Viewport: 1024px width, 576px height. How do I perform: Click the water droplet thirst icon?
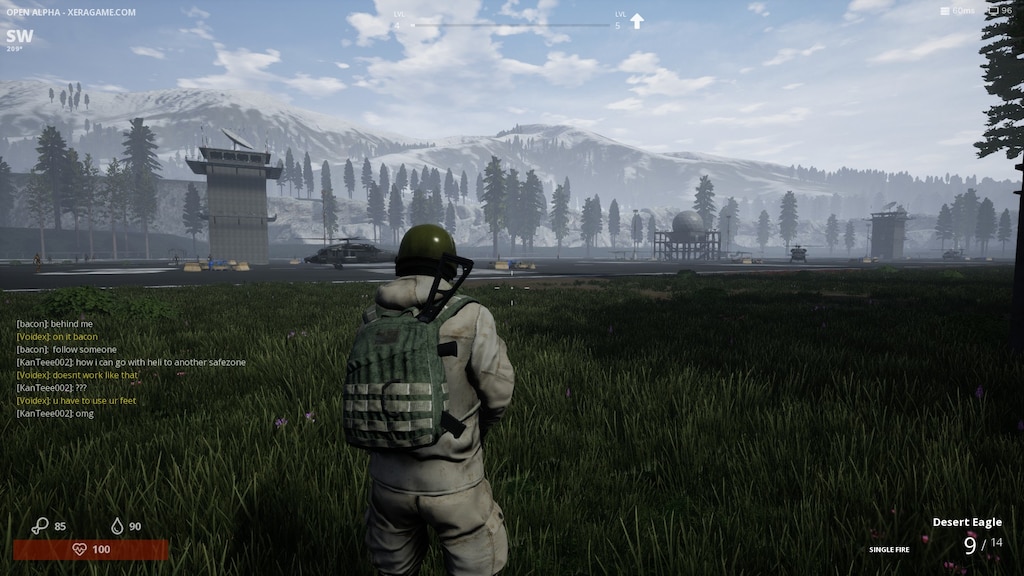click(117, 526)
